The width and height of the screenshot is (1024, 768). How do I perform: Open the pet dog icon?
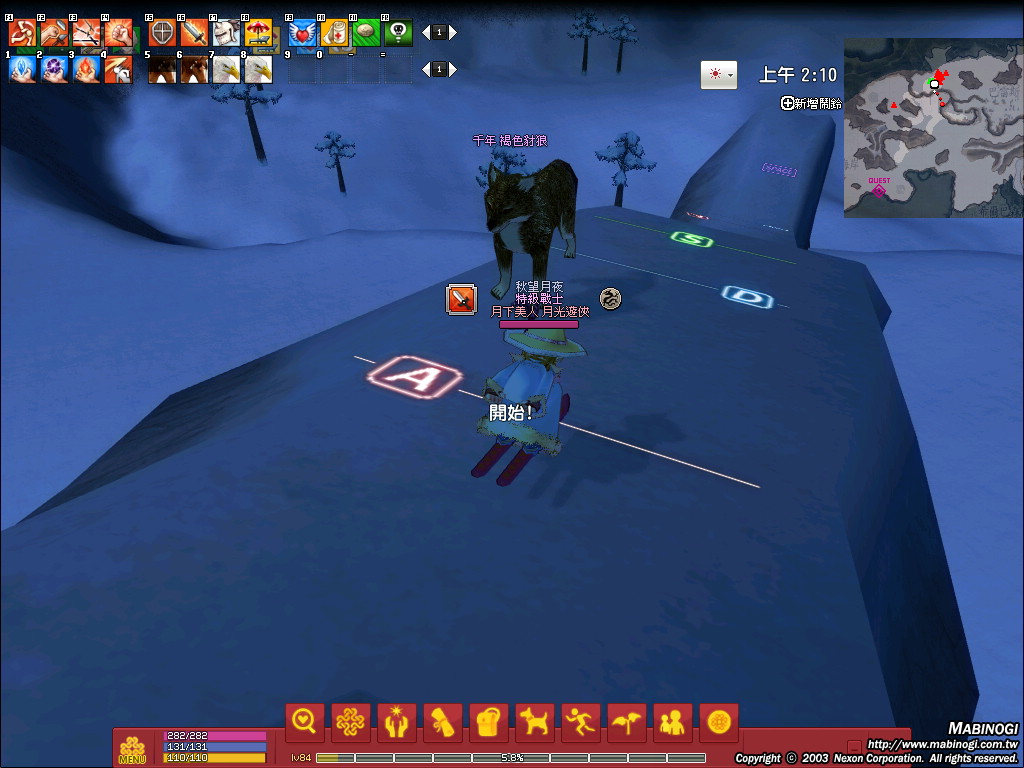534,721
